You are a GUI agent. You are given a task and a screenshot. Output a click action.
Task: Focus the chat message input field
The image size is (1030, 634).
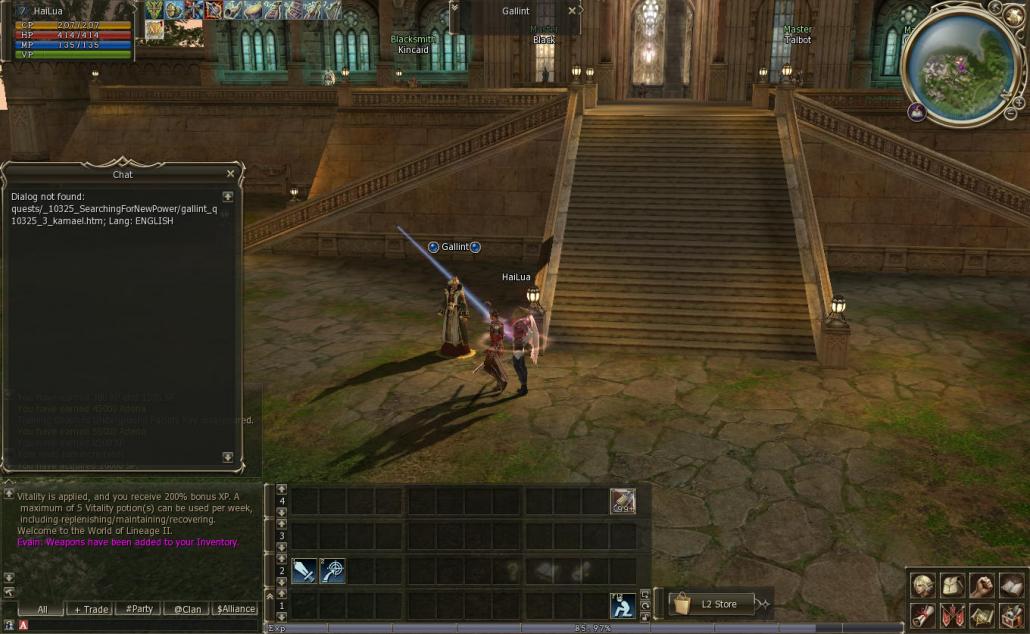(x=140, y=625)
